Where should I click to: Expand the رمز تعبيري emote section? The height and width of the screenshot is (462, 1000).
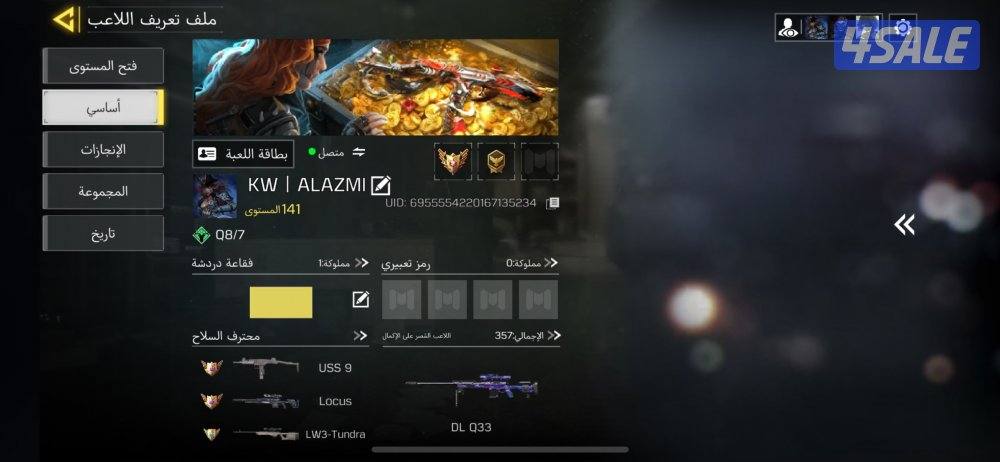coord(553,263)
